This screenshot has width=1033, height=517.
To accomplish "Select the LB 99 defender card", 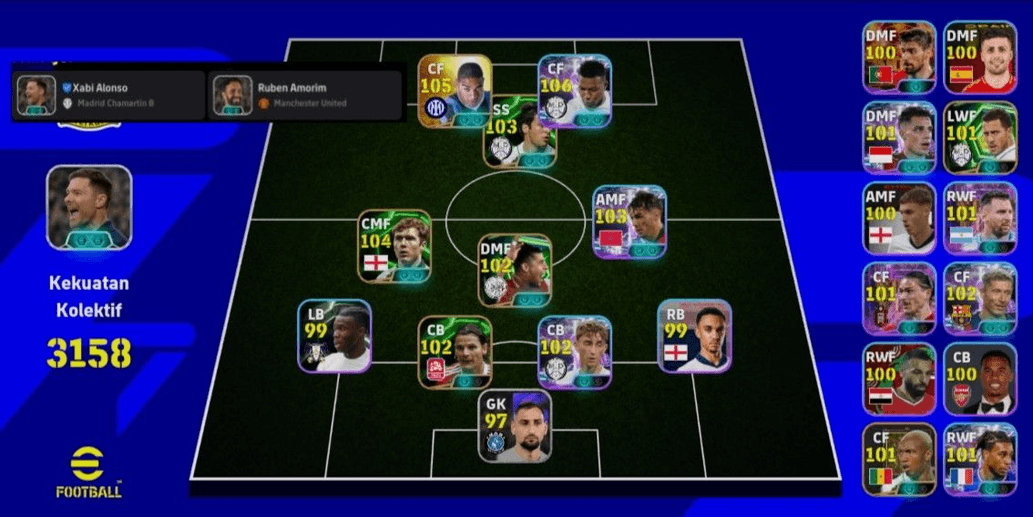I will [x=334, y=336].
